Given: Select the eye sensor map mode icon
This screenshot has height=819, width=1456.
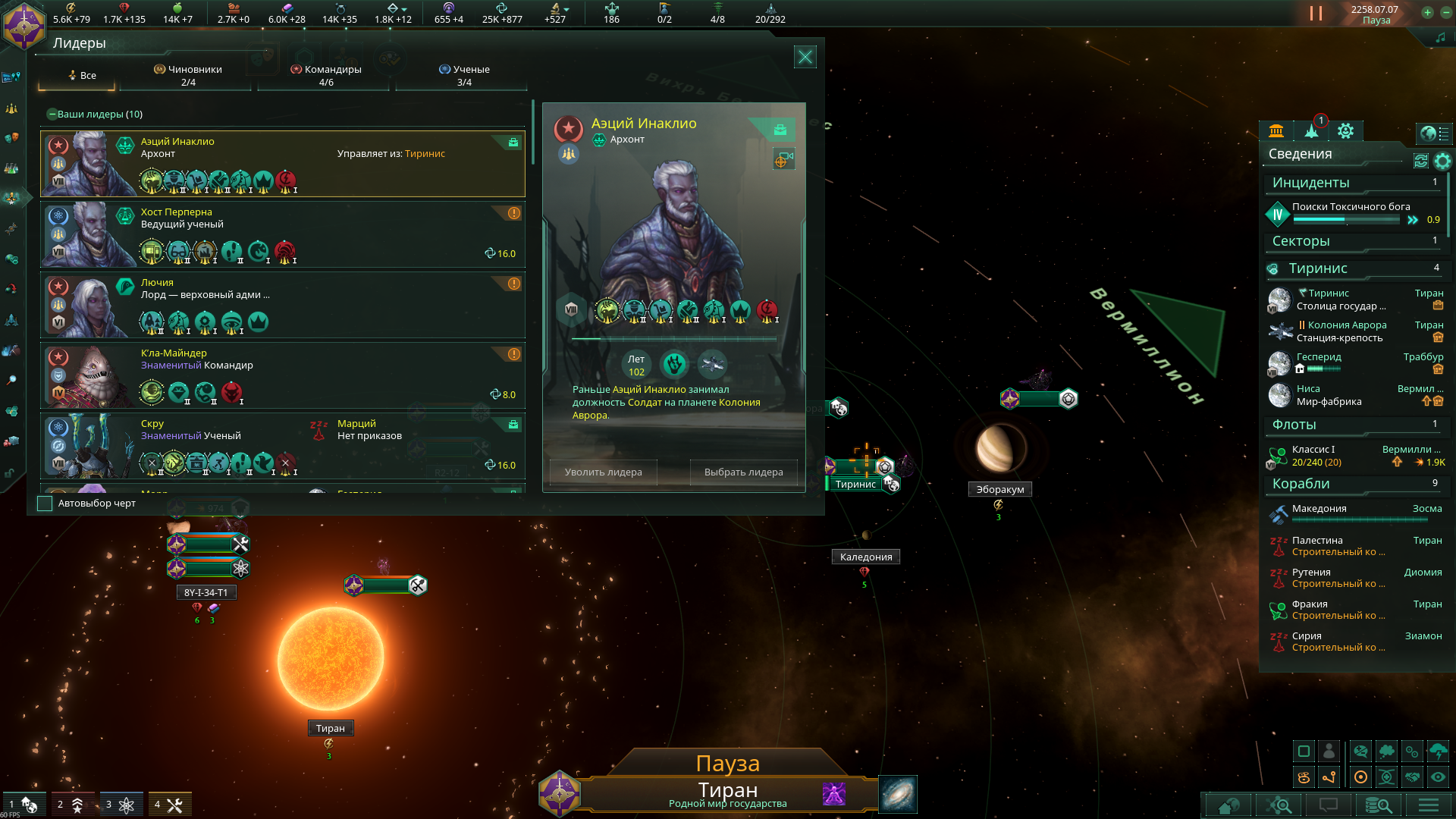Looking at the screenshot, I should pyautogui.click(x=1439, y=777).
